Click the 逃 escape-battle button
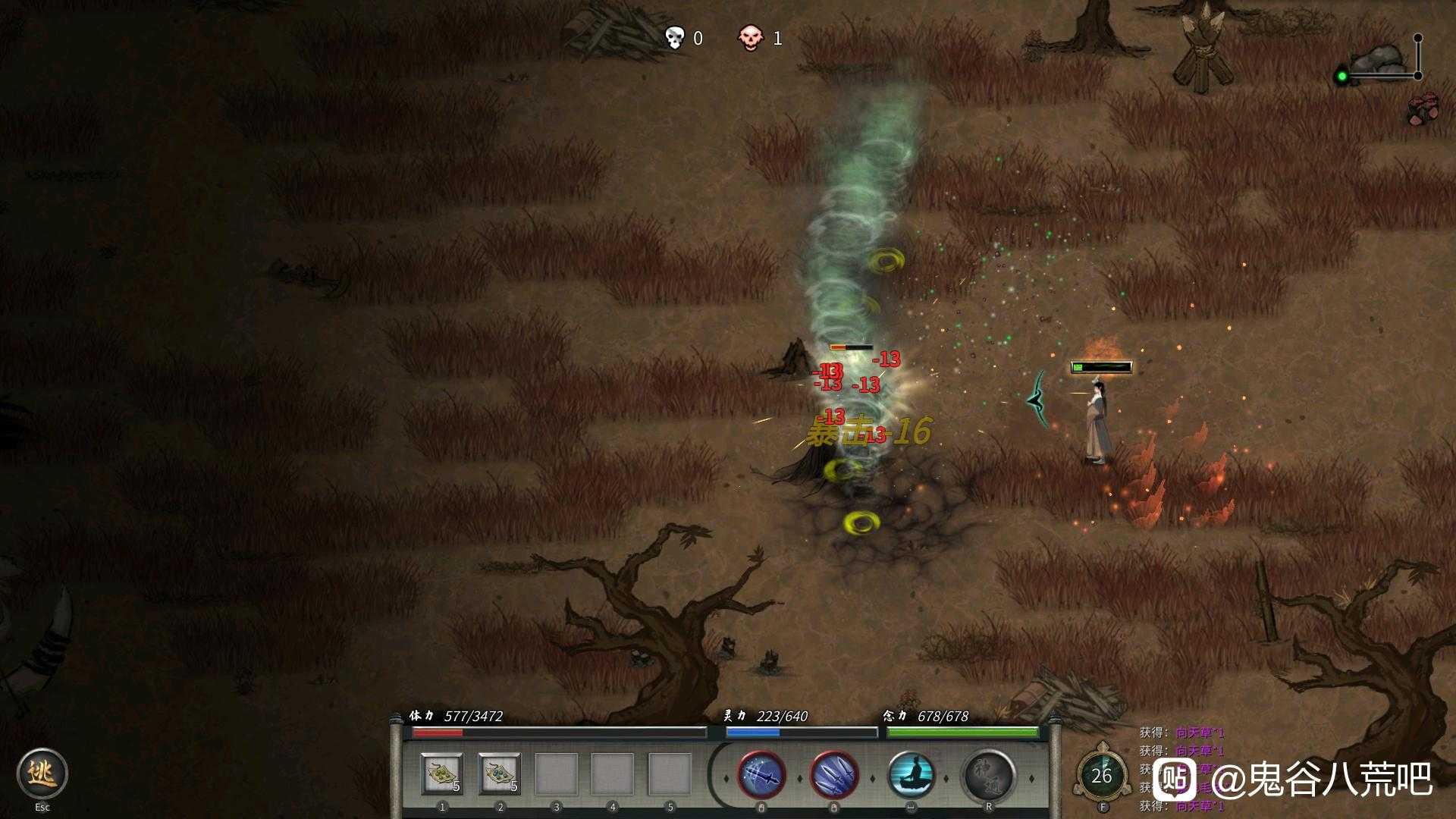1456x819 pixels. [42, 773]
